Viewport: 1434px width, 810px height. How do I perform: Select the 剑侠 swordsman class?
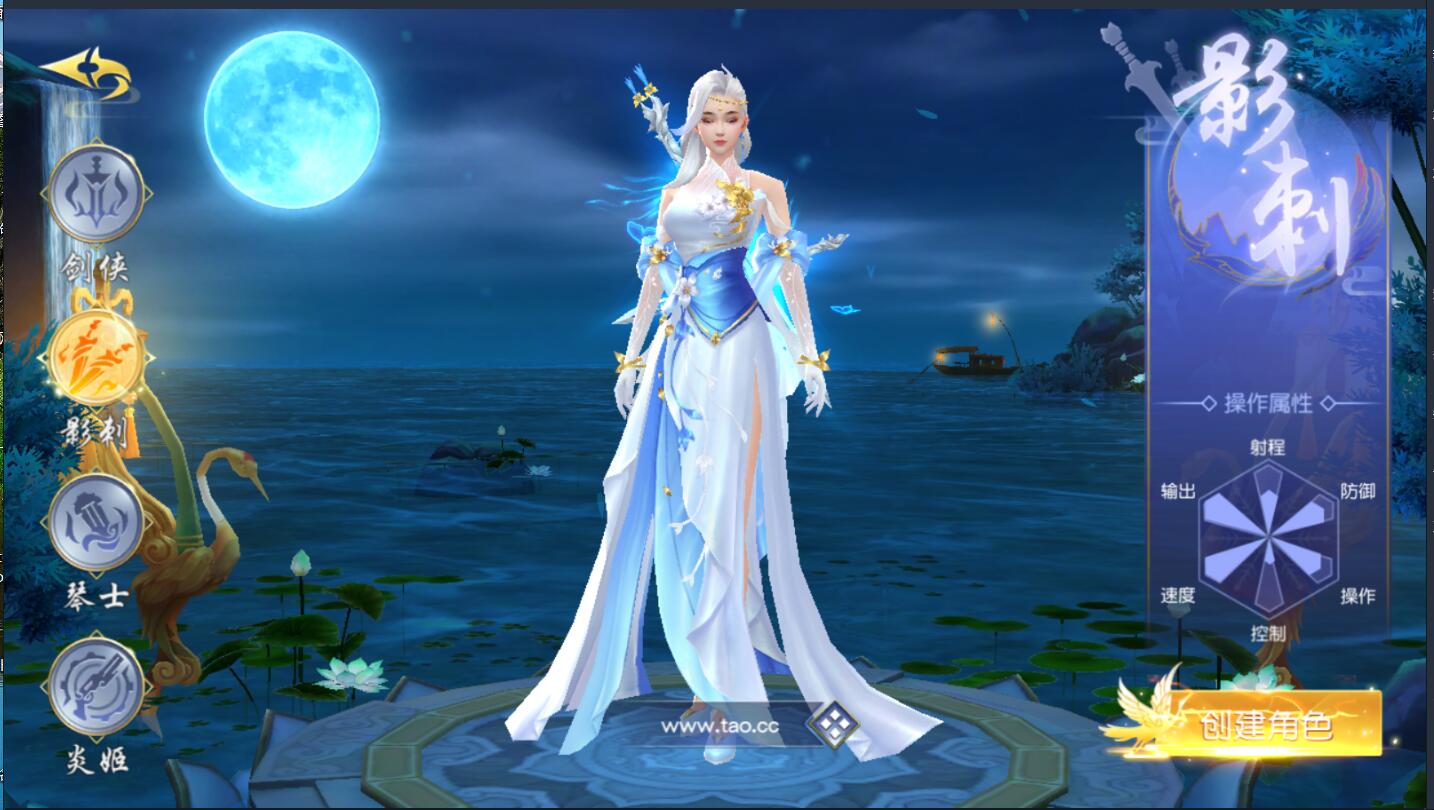coord(97,193)
